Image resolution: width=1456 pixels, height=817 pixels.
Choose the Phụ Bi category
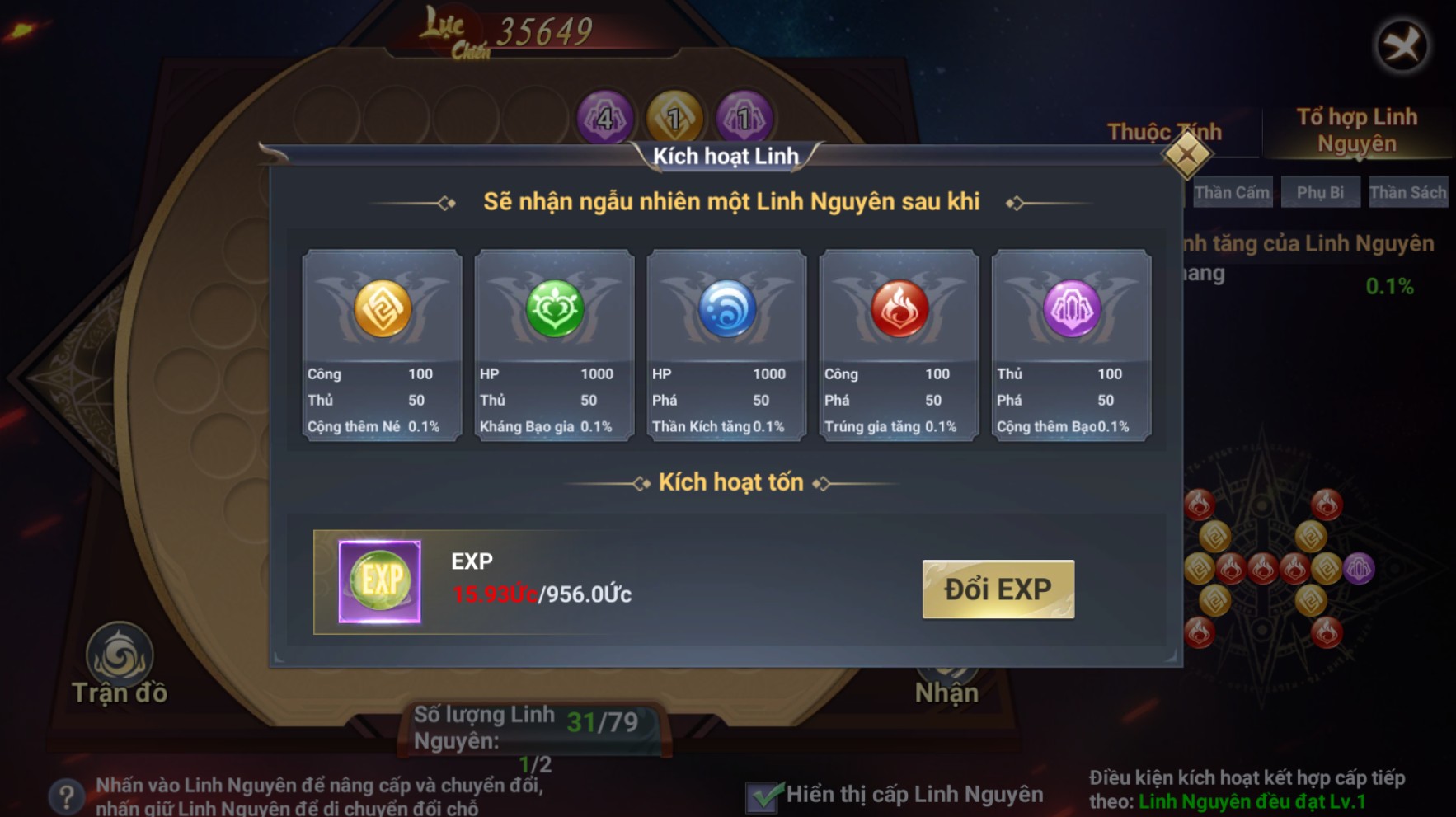[x=1320, y=193]
